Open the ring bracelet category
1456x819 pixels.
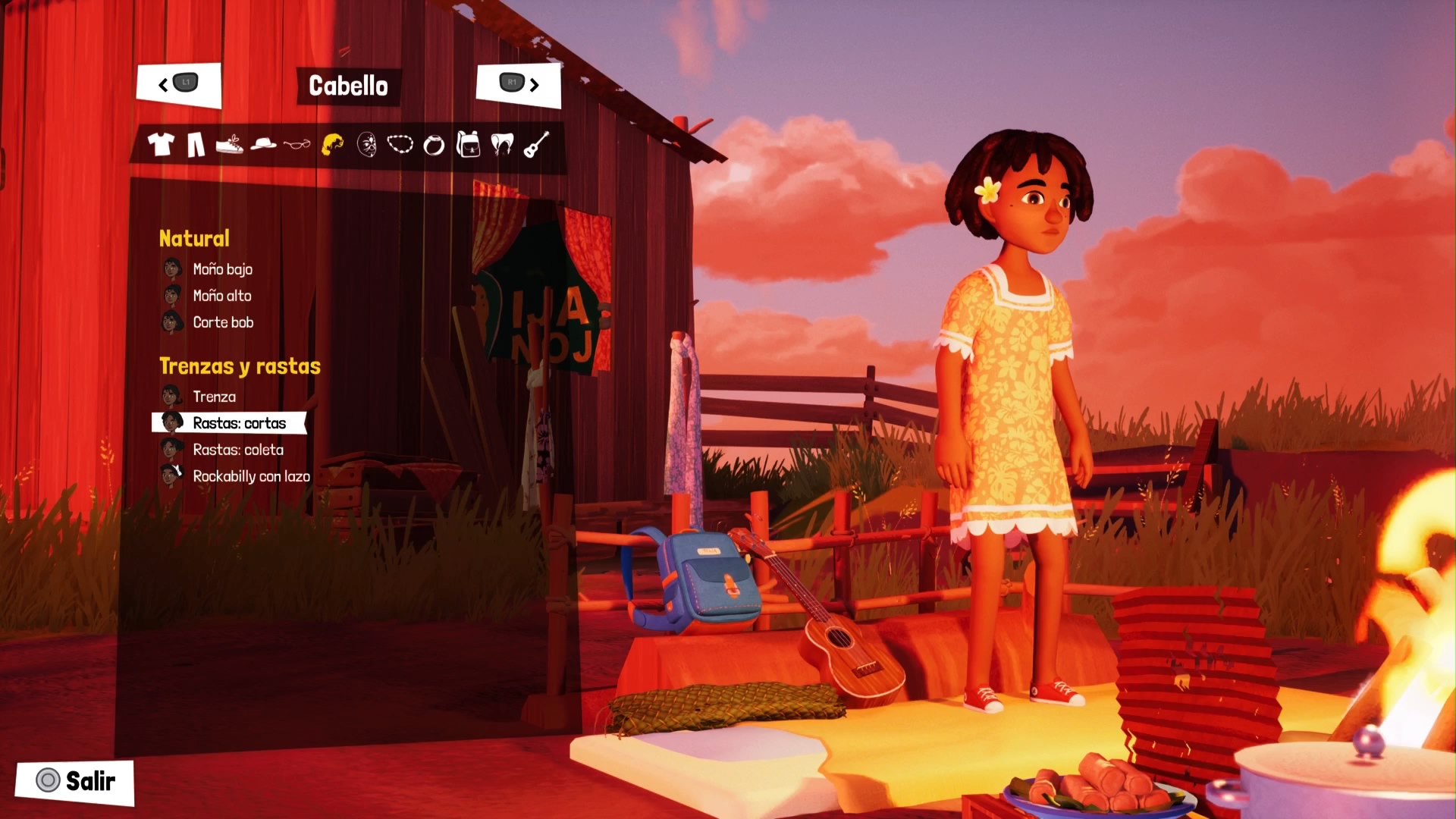(x=434, y=145)
